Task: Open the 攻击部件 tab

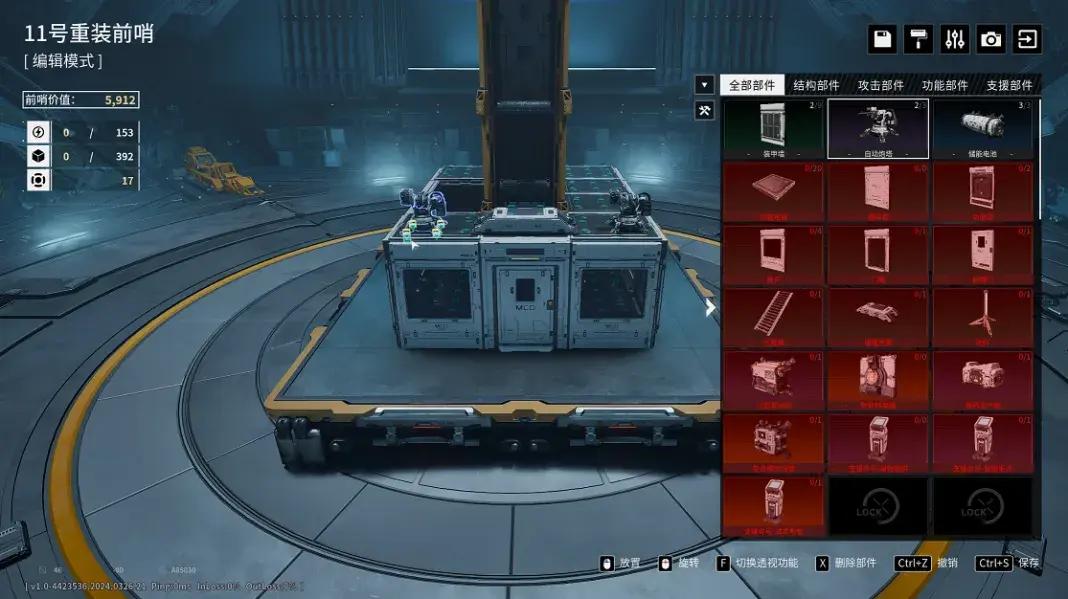Action: point(880,86)
